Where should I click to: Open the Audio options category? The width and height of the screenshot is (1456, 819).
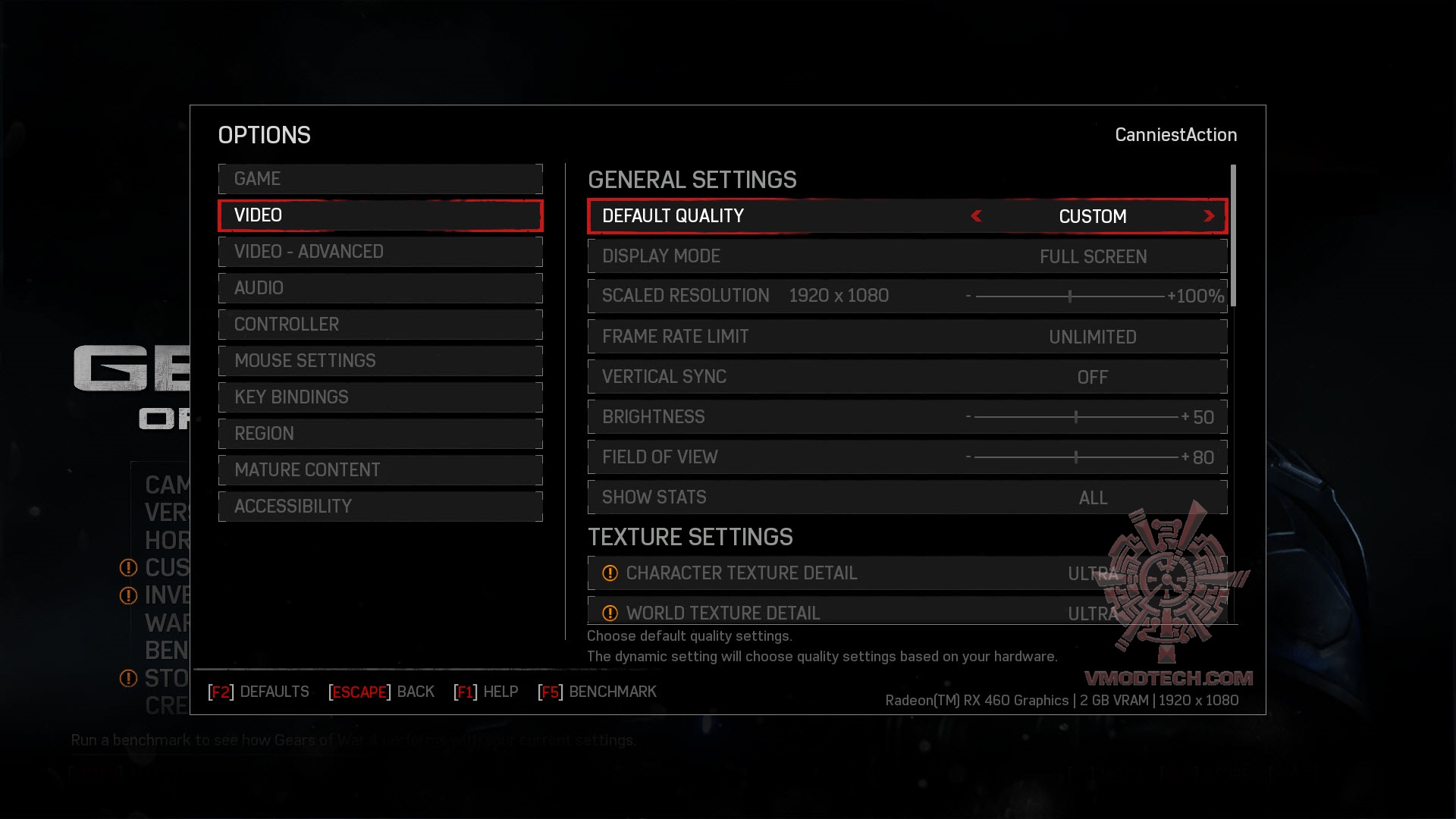click(380, 288)
